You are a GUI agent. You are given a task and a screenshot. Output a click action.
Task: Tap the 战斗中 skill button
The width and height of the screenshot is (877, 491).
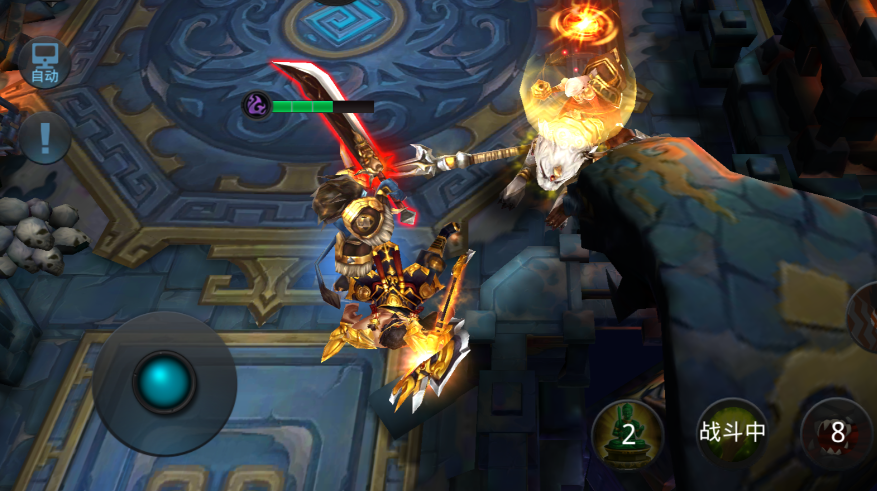click(x=732, y=432)
